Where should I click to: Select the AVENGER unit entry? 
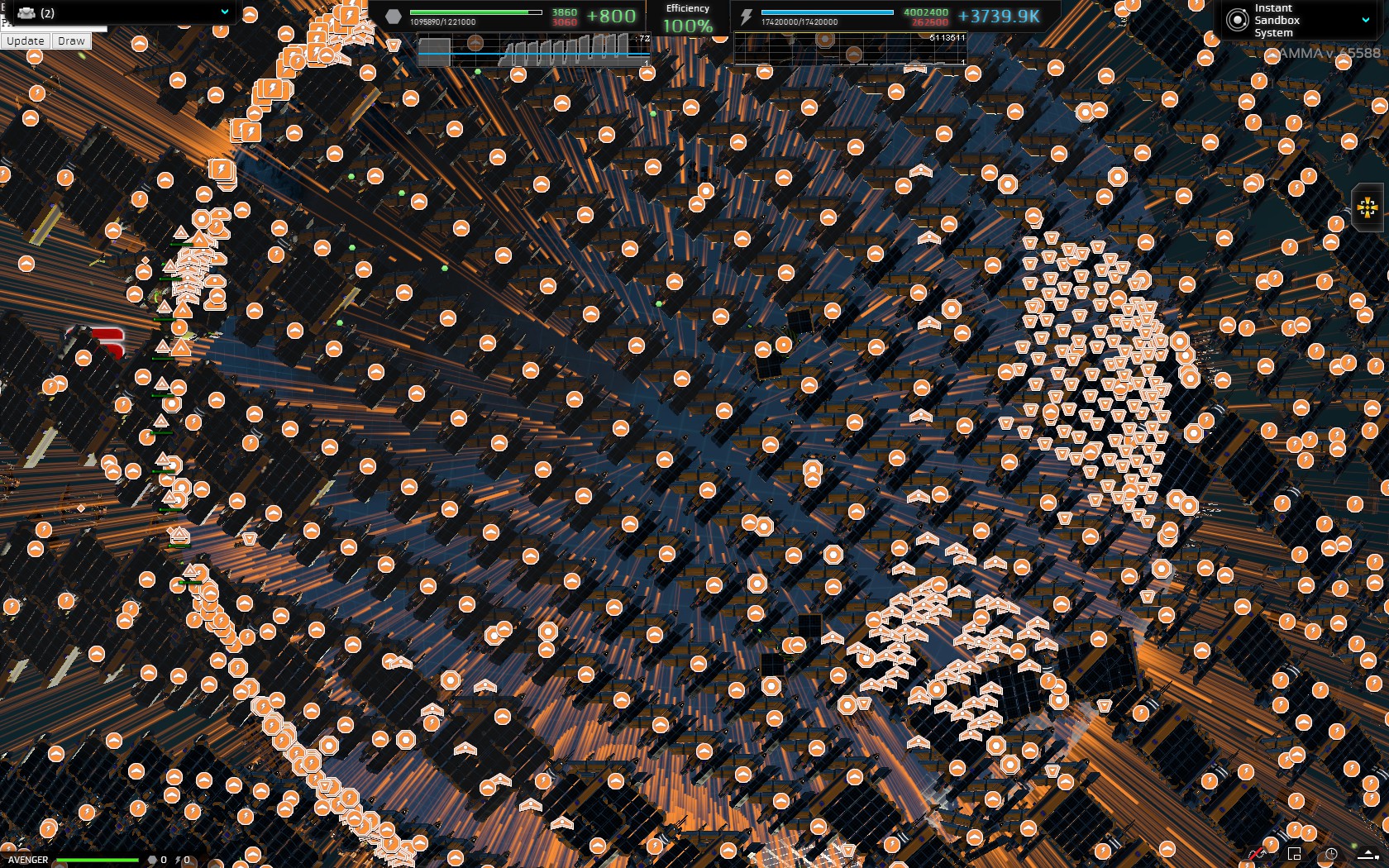point(28,860)
